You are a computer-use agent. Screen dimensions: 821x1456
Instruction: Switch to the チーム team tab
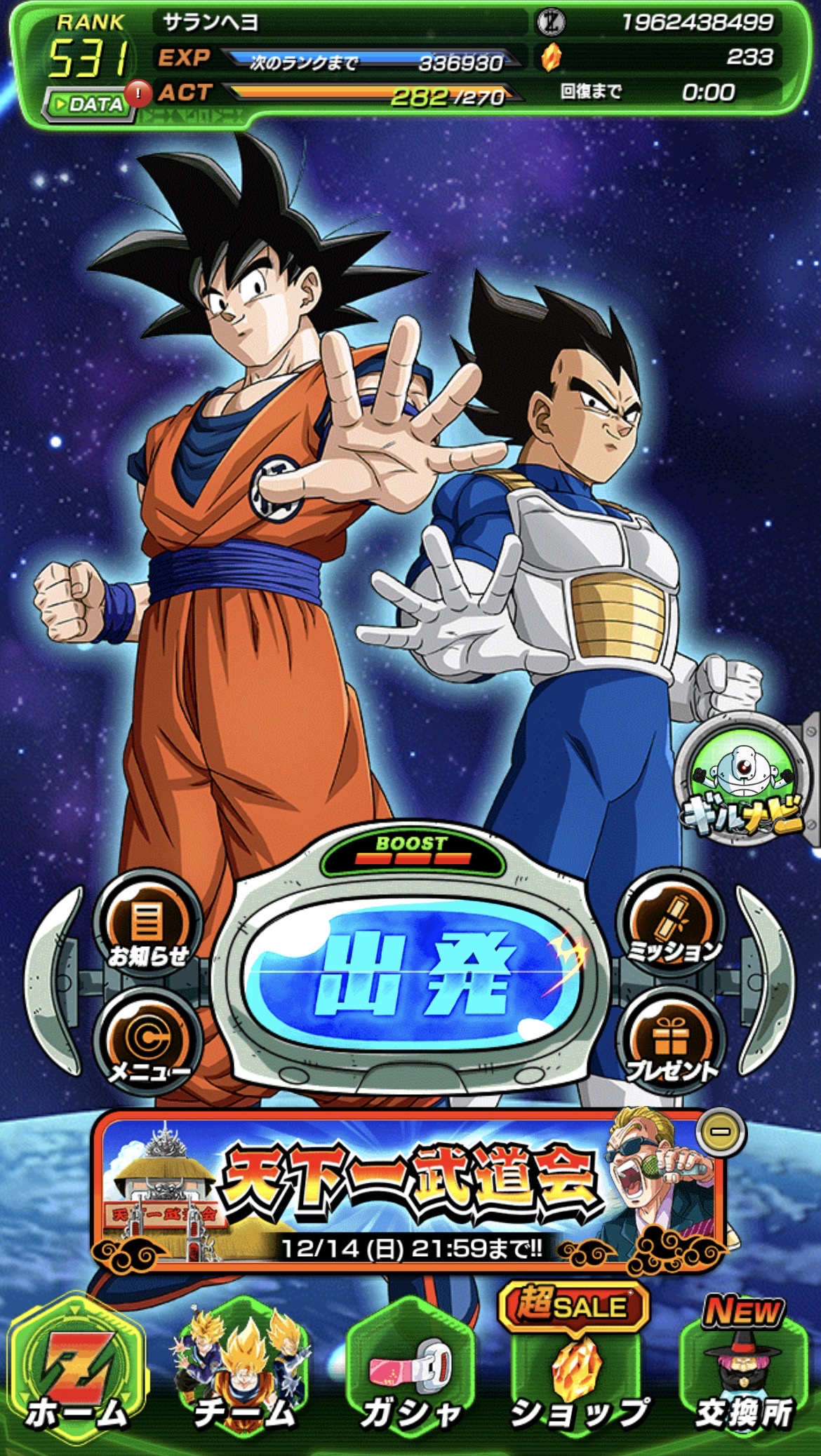pyautogui.click(x=244, y=1371)
